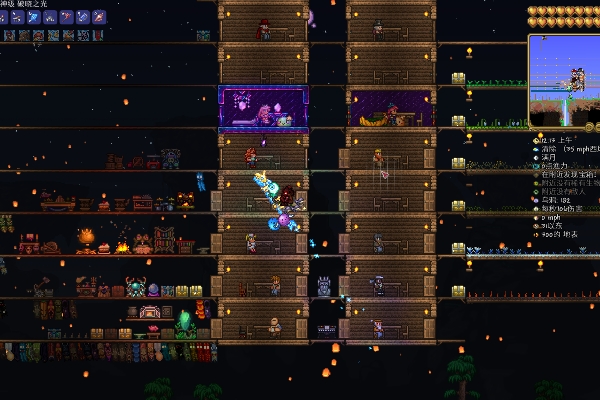This screenshot has width=600, height=400.
Task: Select the blue rectangular item hotbar slot
Action: click(x=82, y=17)
